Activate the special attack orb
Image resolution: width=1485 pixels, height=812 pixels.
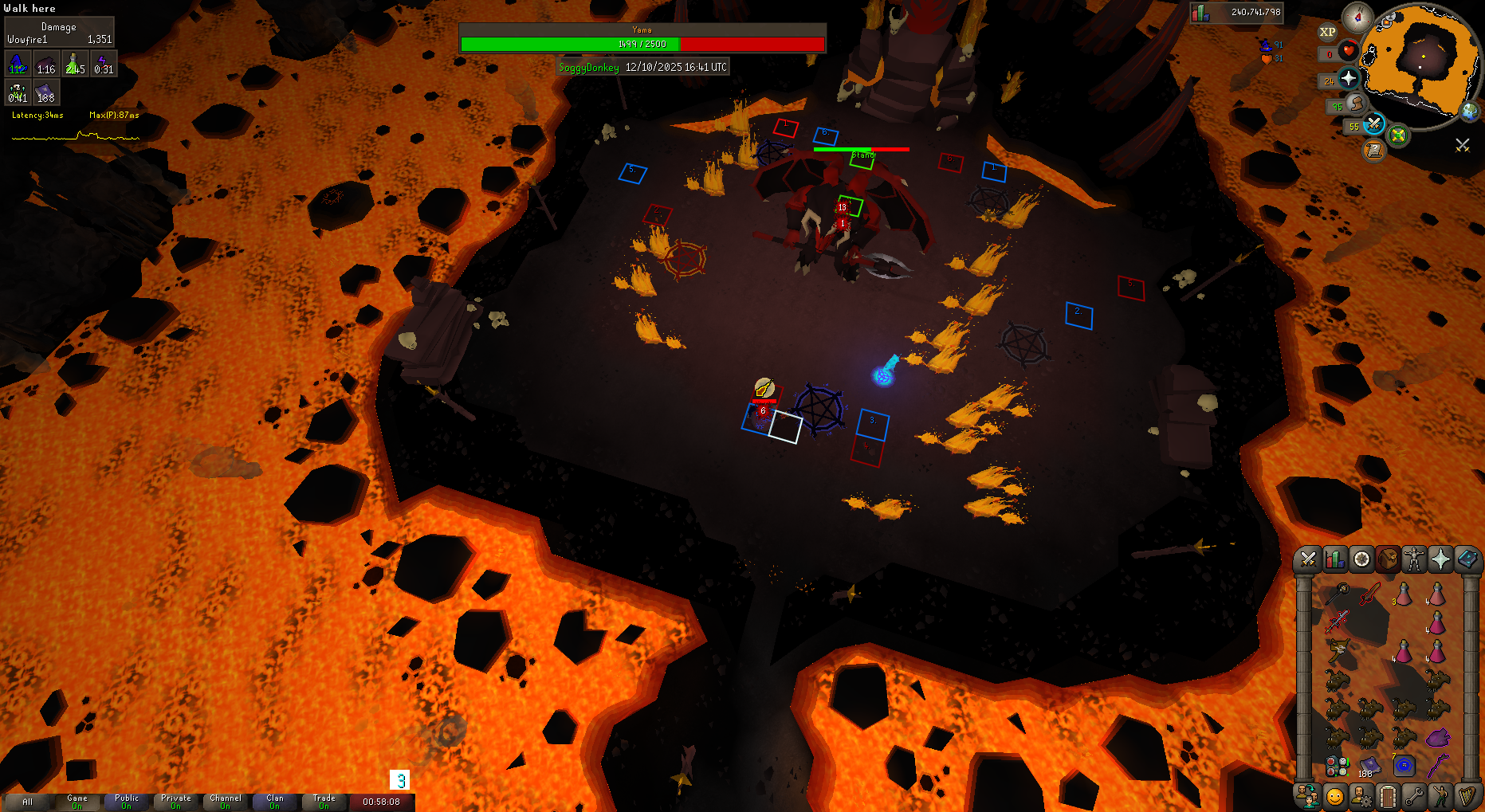(x=1373, y=124)
